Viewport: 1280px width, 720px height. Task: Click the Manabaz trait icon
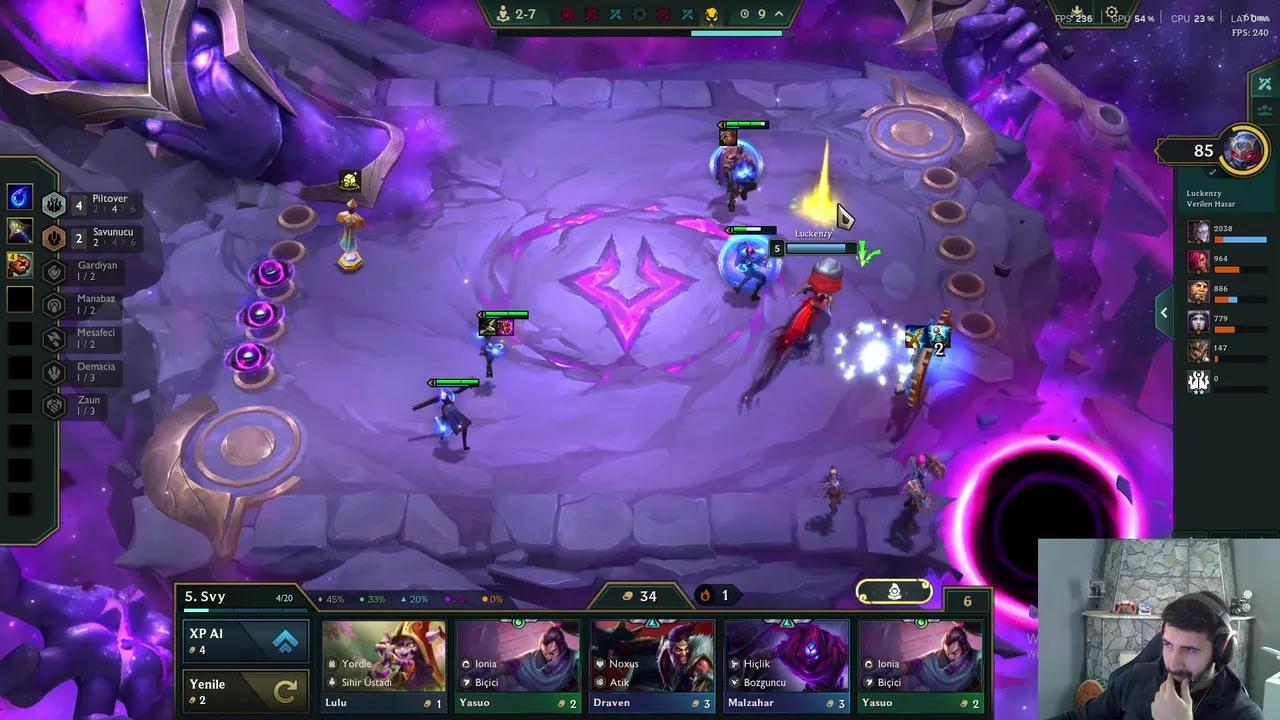click(x=54, y=304)
